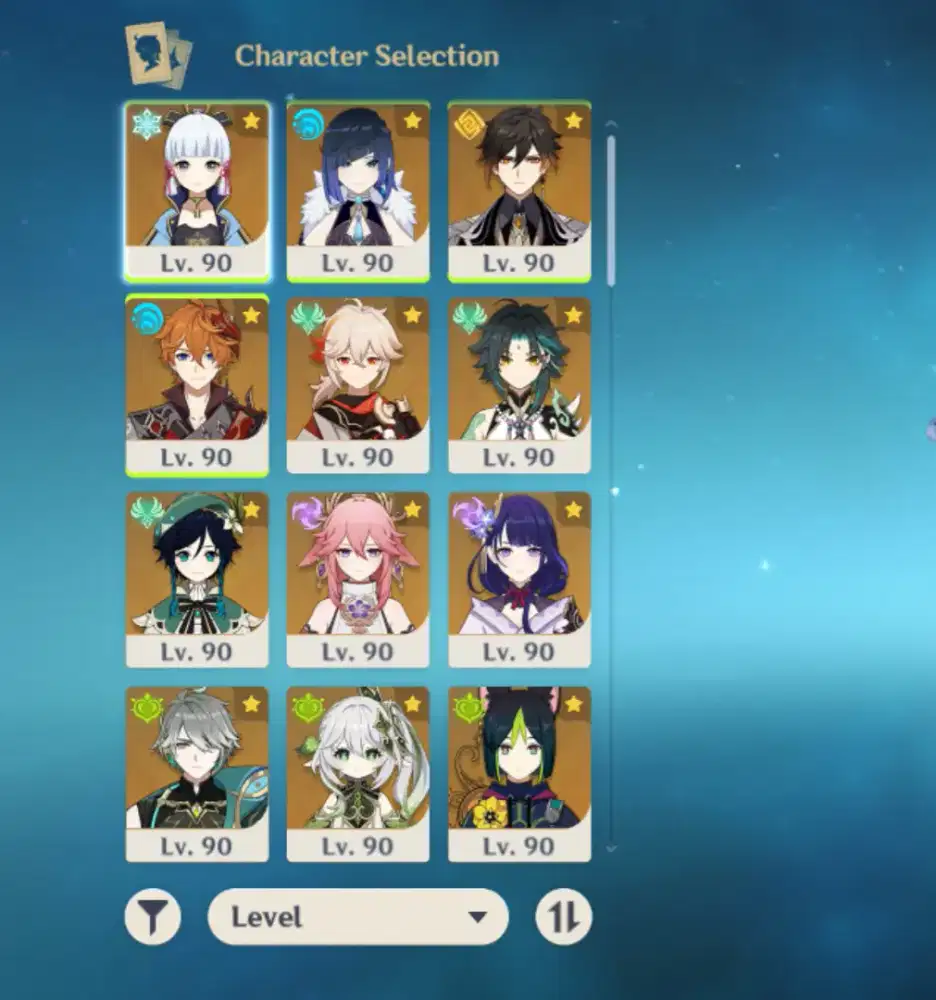Choose Tighnari's character card
Image resolution: width=936 pixels, height=1000 pixels.
click(x=519, y=773)
